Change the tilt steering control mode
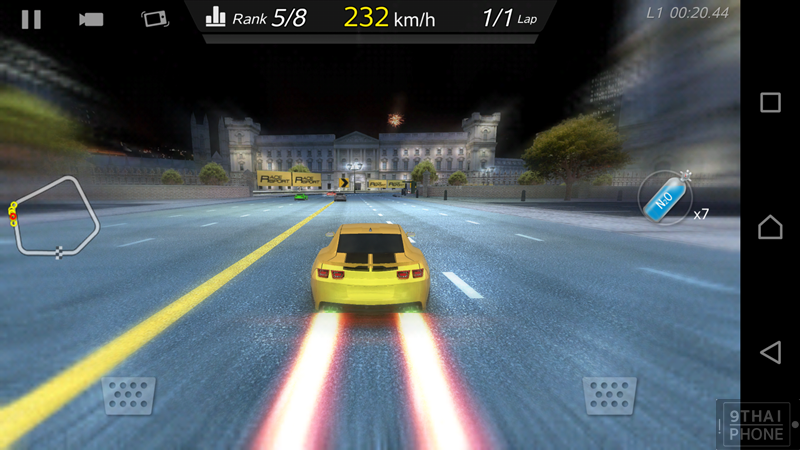The width and height of the screenshot is (800, 450). (x=153, y=19)
